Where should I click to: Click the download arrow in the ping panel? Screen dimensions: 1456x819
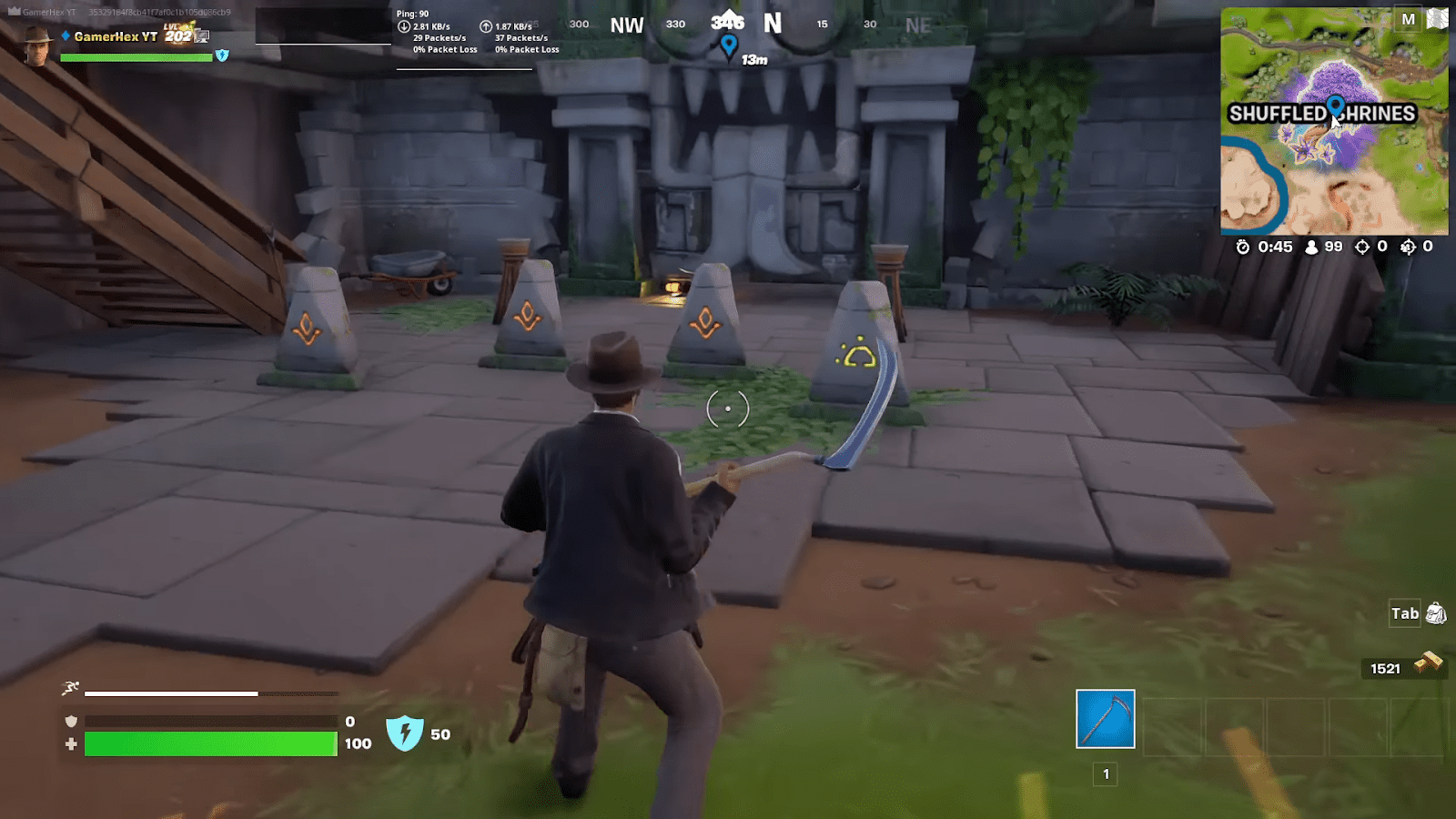[x=402, y=28]
